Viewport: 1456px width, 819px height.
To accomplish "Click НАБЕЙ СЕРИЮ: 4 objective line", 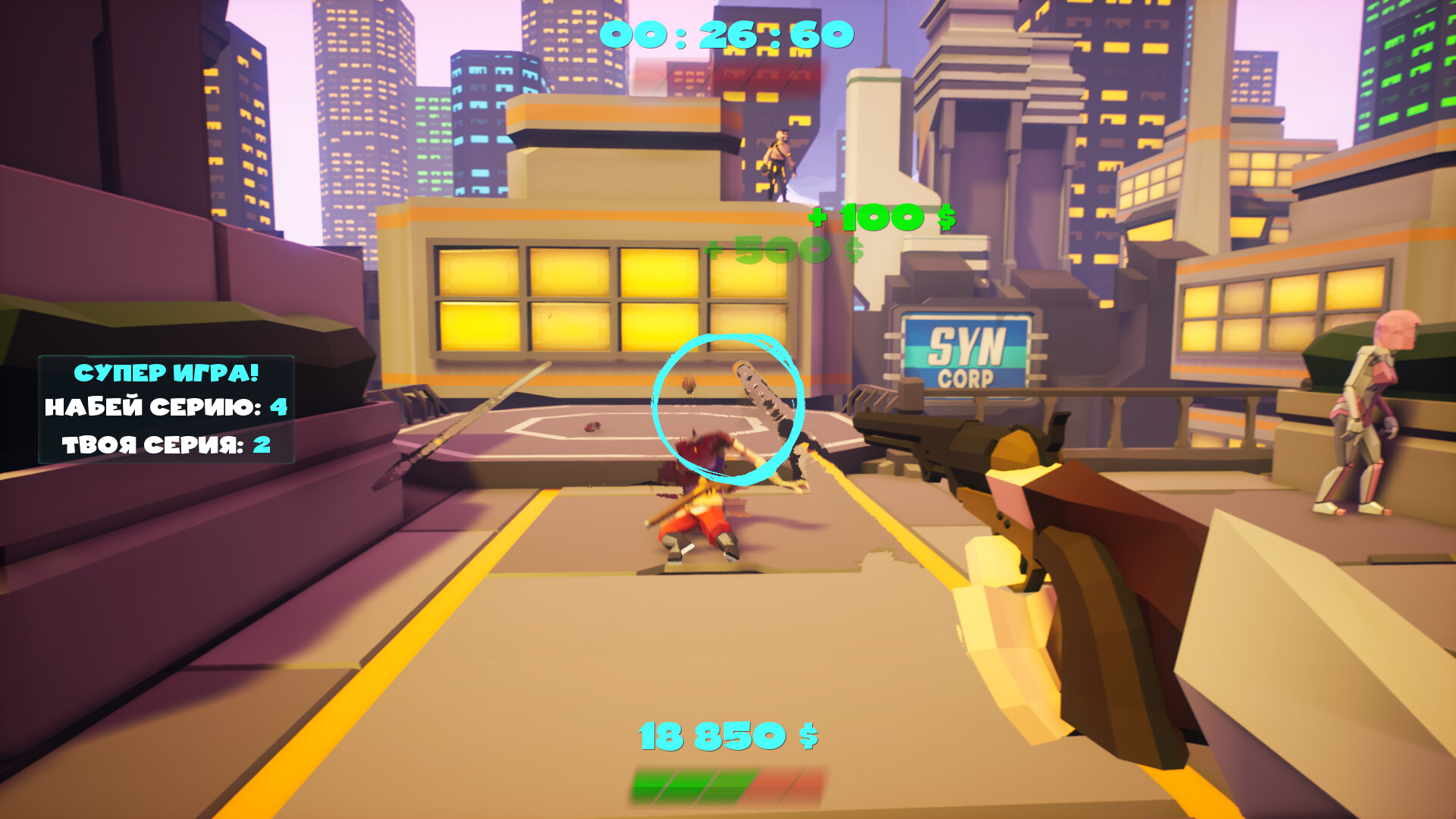I will [163, 408].
